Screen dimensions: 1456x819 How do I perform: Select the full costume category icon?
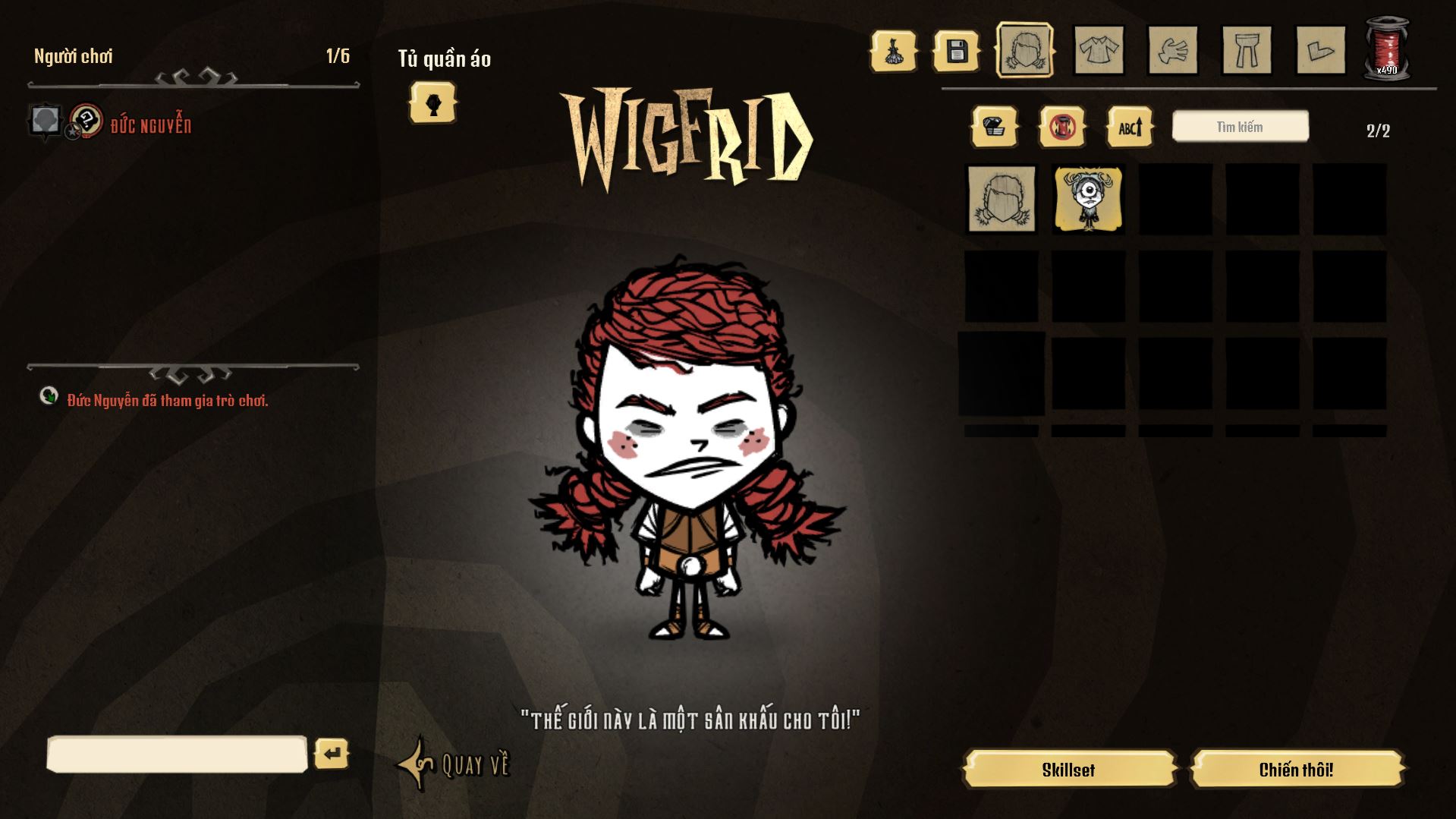click(x=895, y=52)
